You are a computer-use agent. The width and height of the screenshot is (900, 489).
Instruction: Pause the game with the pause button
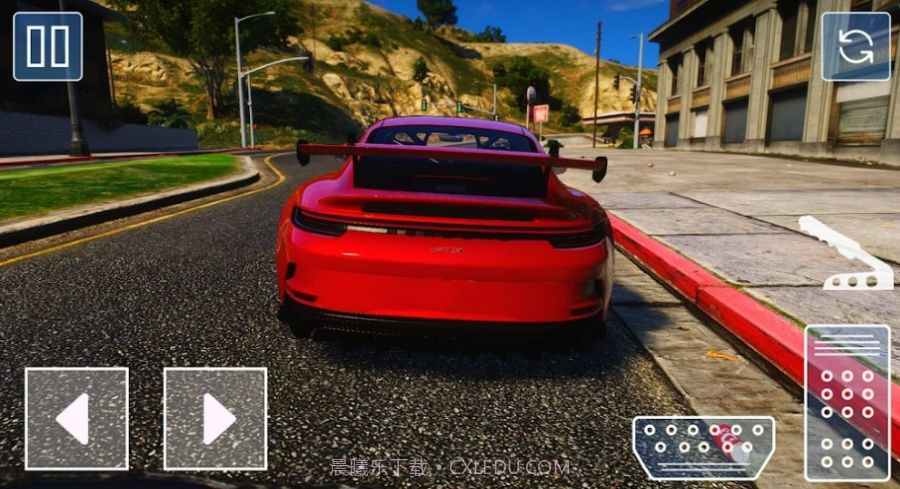click(48, 46)
